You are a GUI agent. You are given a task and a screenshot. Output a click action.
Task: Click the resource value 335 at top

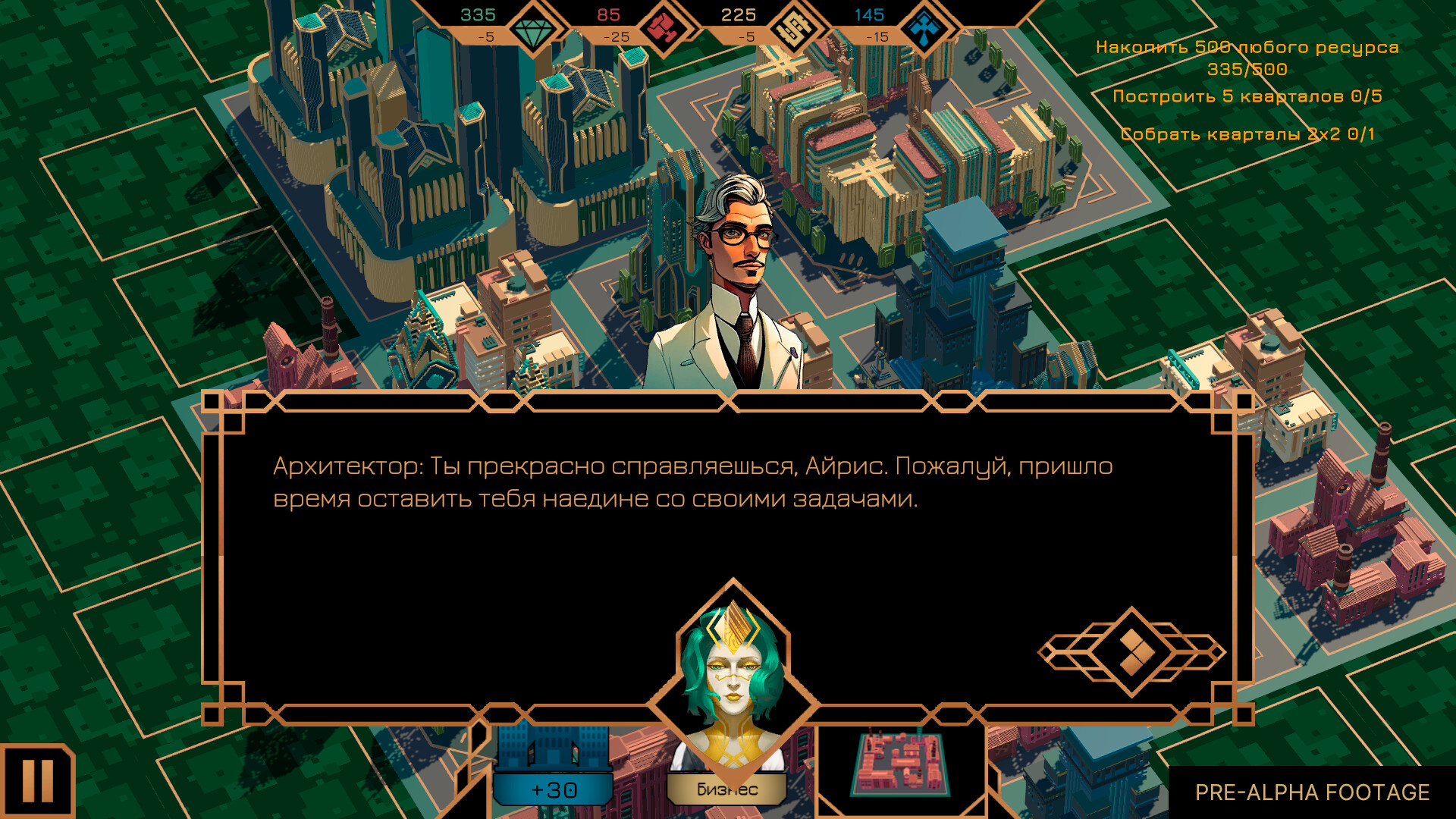[478, 14]
